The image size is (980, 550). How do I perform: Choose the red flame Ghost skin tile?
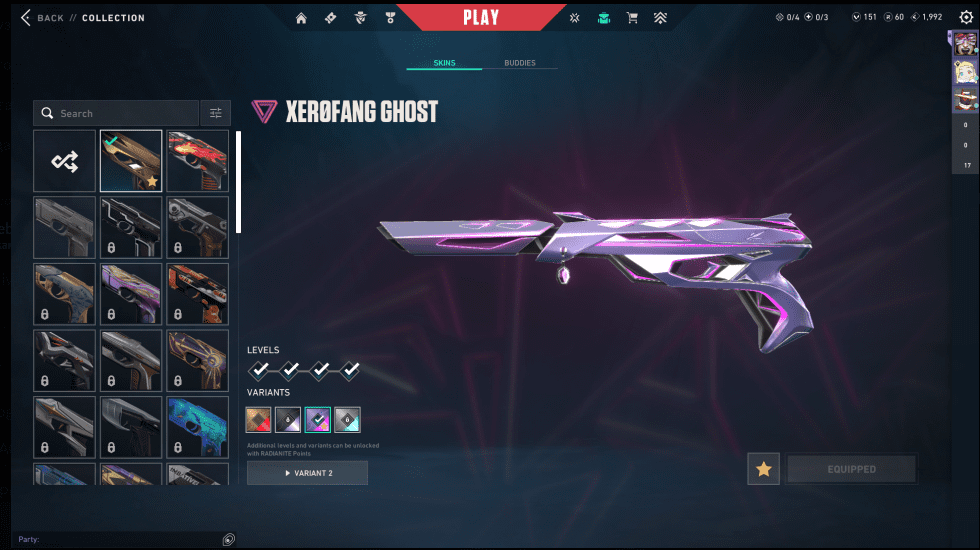pyautogui.click(x=197, y=161)
